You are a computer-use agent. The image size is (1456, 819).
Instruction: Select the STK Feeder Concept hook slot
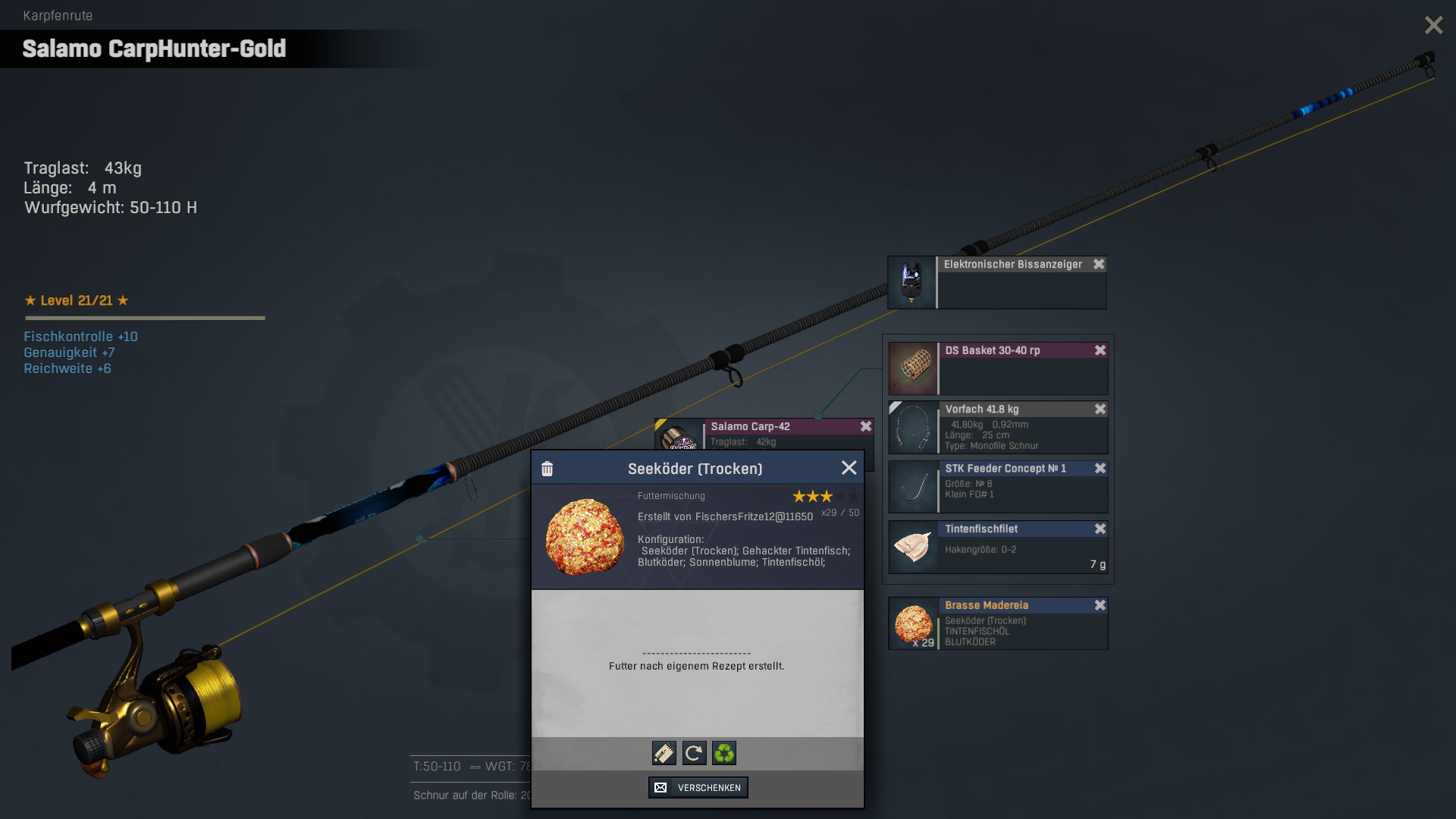pyautogui.click(x=914, y=487)
